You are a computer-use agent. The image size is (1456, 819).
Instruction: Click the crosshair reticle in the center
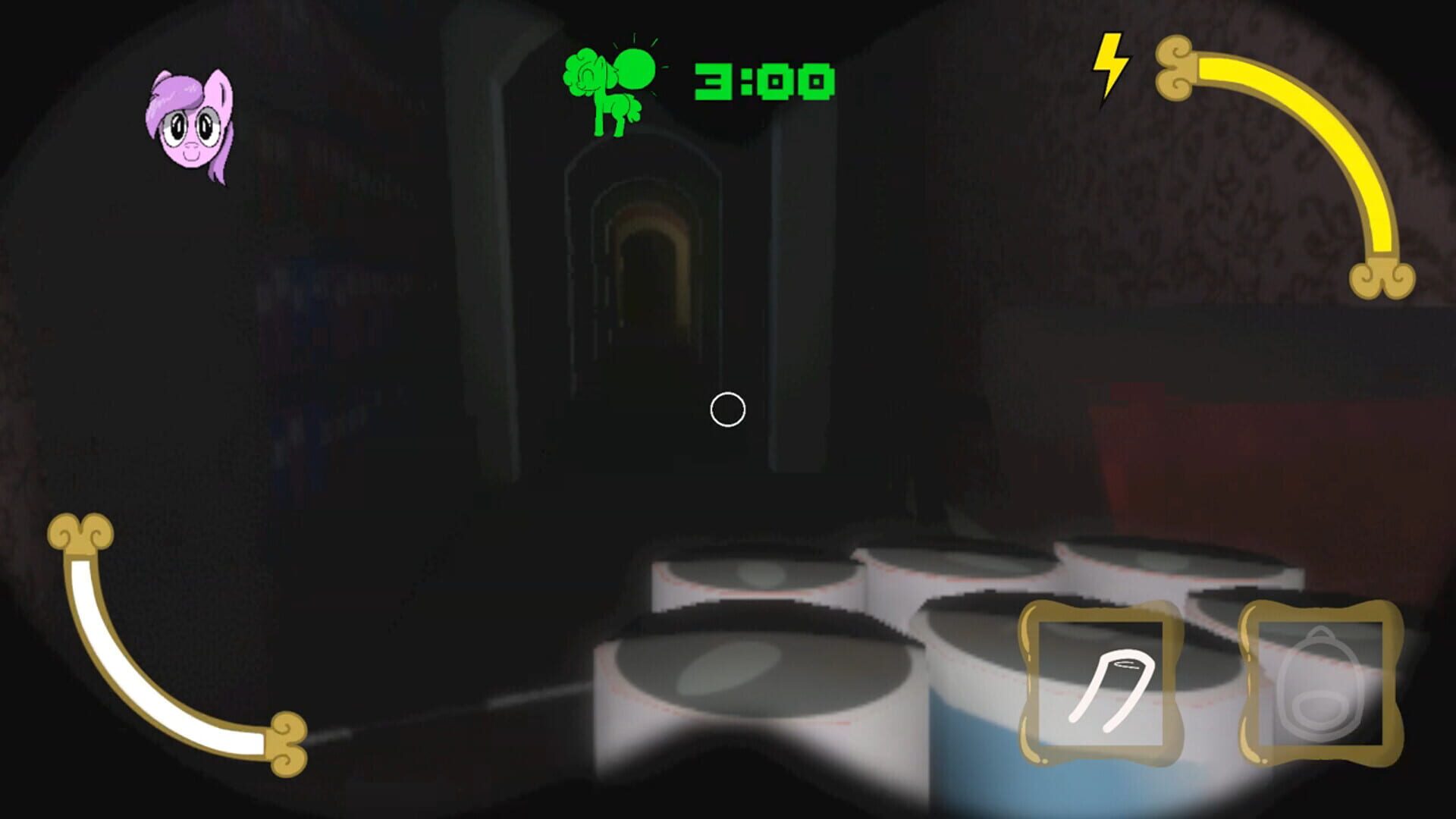click(x=726, y=410)
